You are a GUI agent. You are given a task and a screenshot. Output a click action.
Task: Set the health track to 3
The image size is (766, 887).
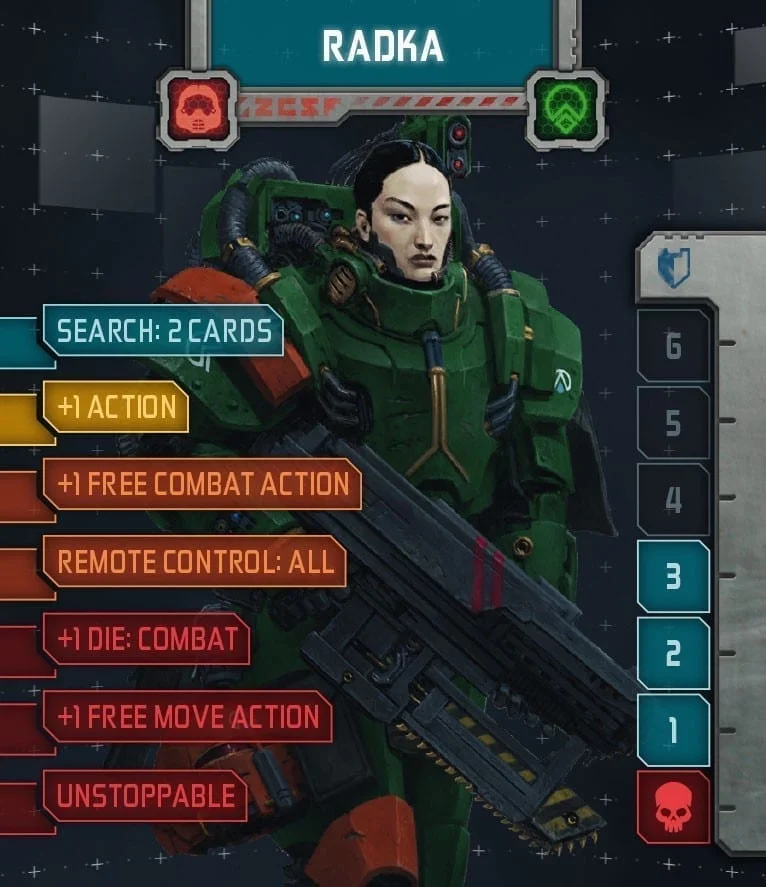pyautogui.click(x=673, y=577)
